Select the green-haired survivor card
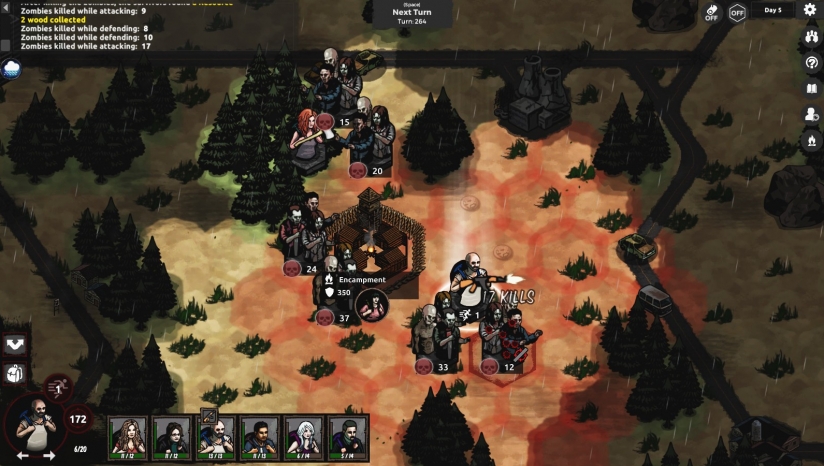Screen dimensions: 824x466 348,436
